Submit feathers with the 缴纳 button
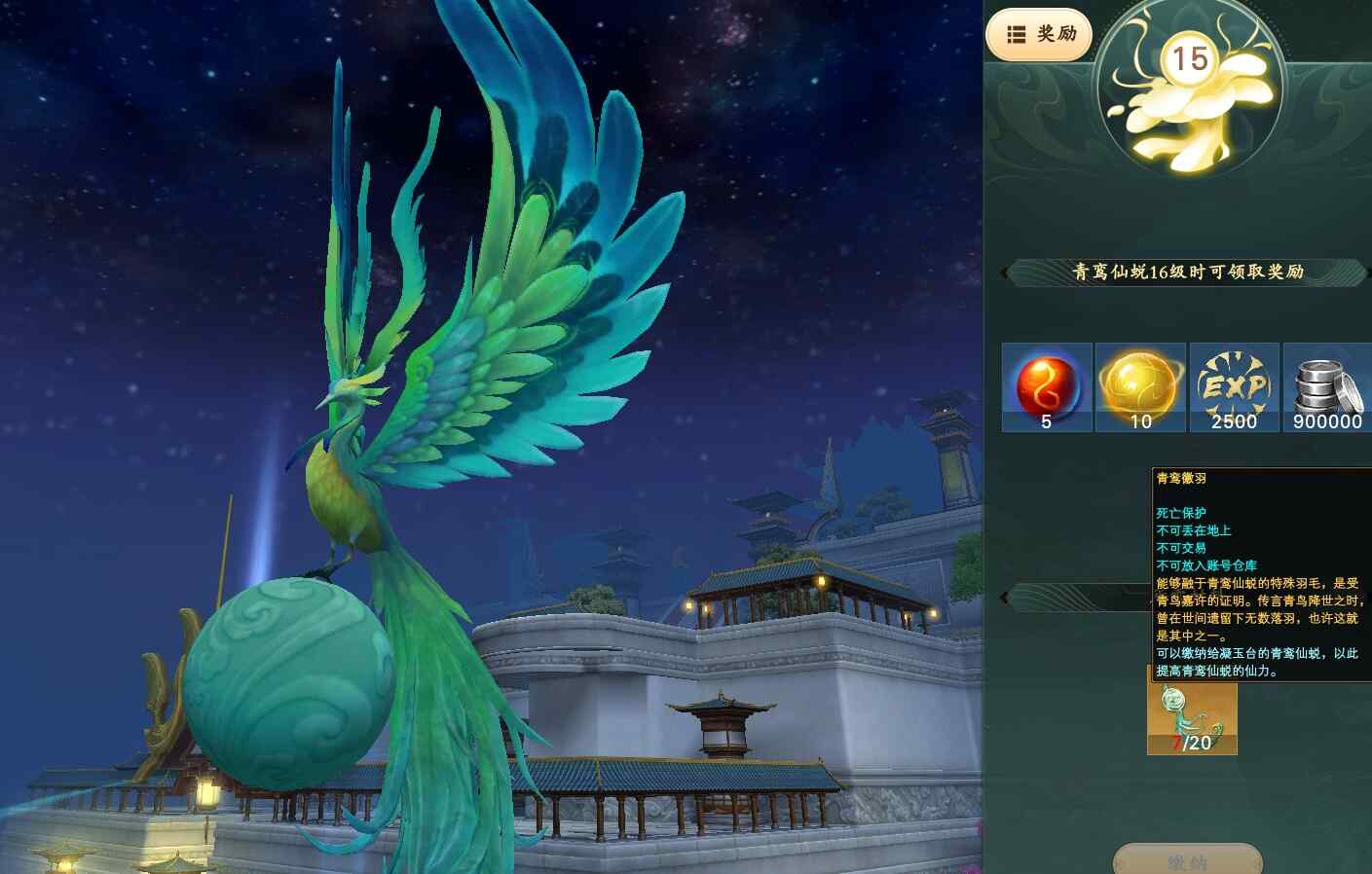Screen dimensions: 1372x874 (1187, 860)
